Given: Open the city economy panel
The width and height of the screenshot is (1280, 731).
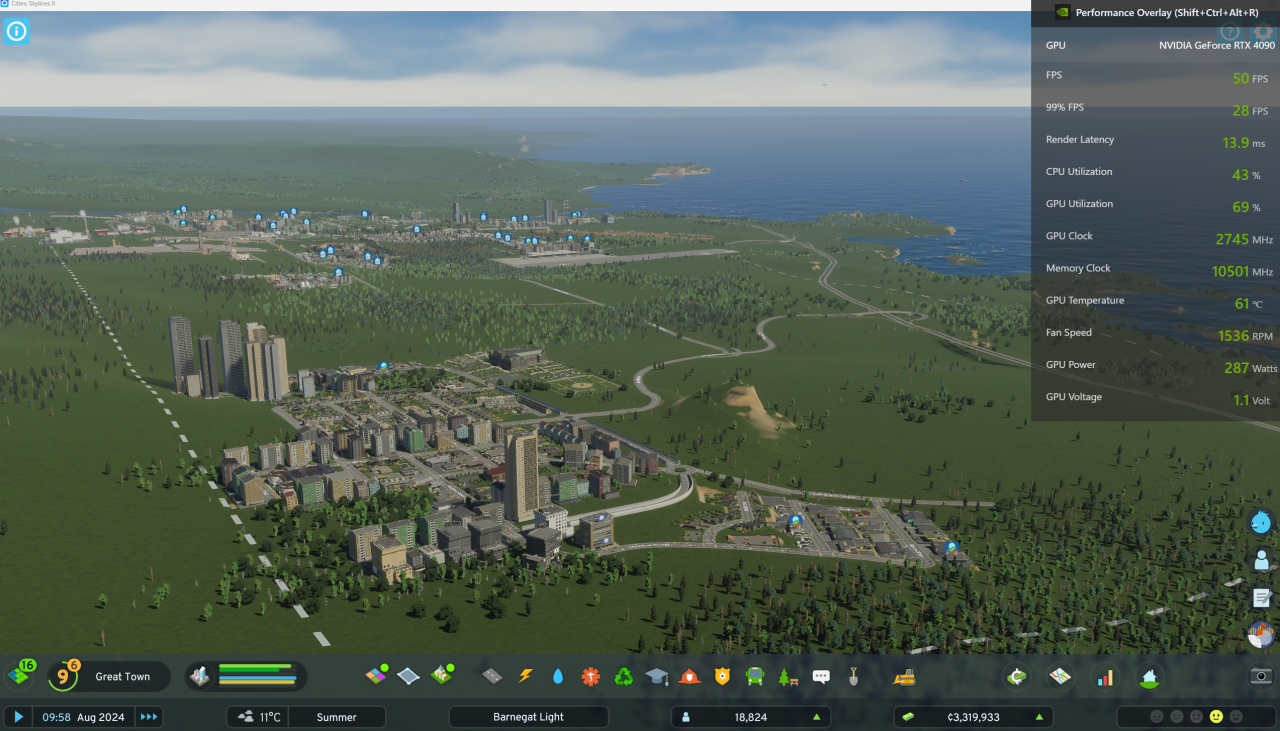Looking at the screenshot, I should coord(1017,677).
